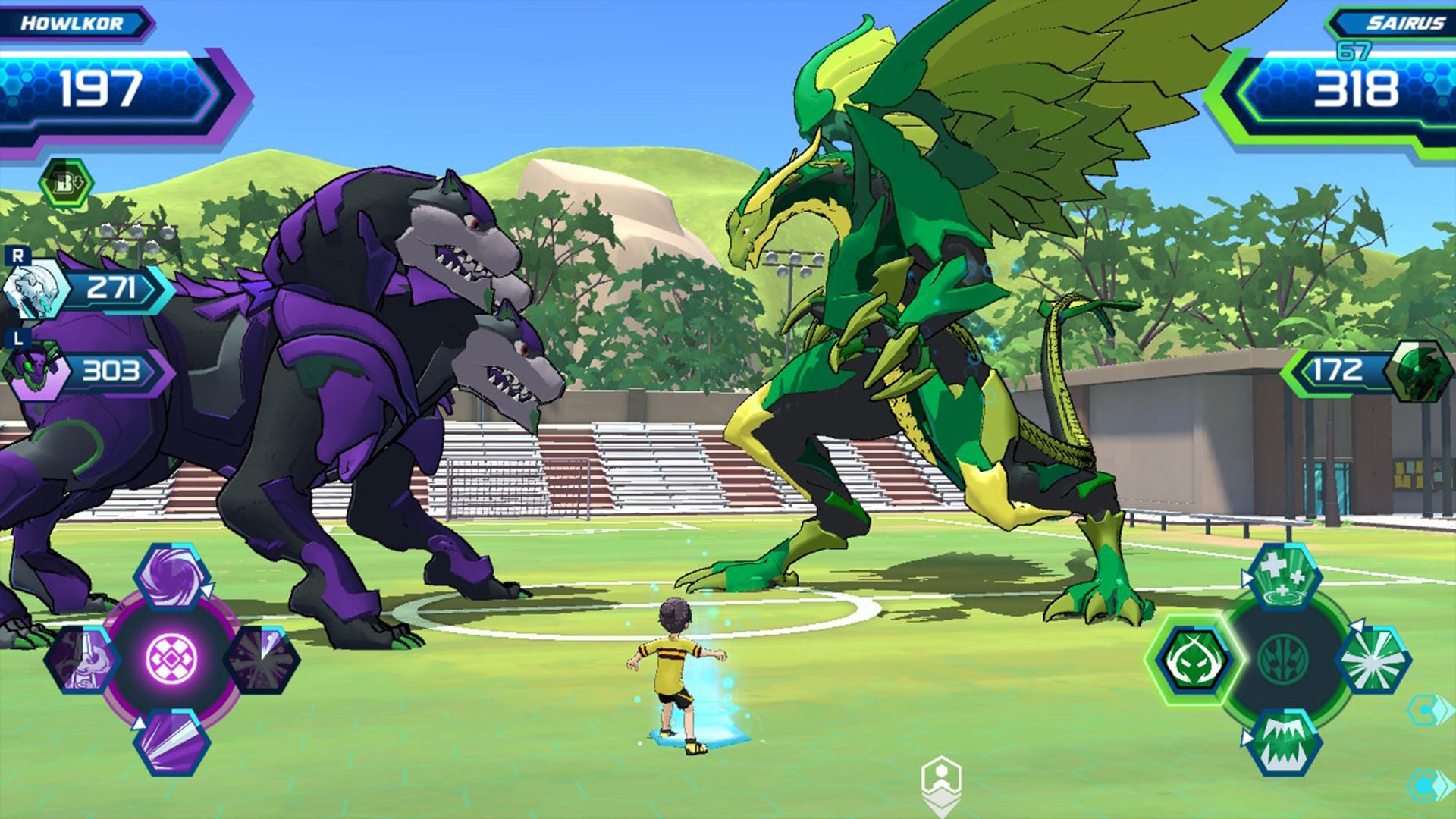The height and width of the screenshot is (819, 1456).
Task: Activate the purple swirl vortex ability
Action: [x=172, y=578]
